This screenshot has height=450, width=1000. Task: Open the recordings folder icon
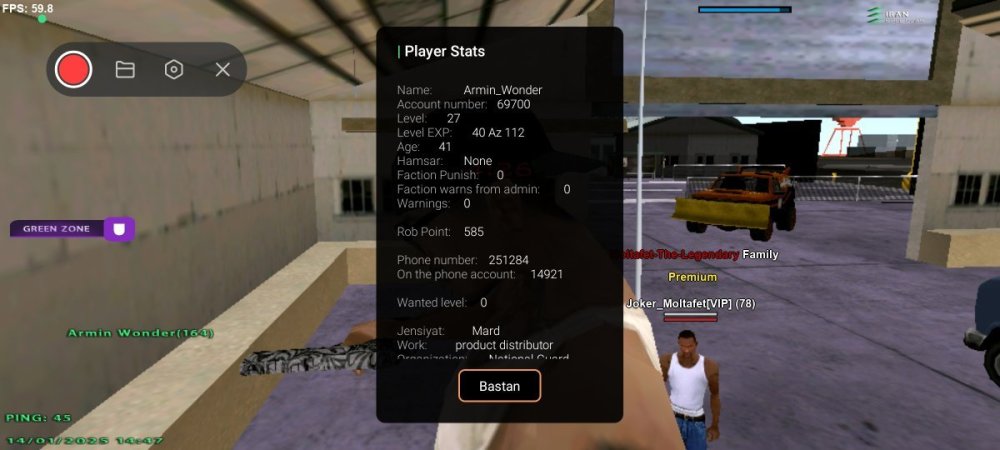click(125, 69)
